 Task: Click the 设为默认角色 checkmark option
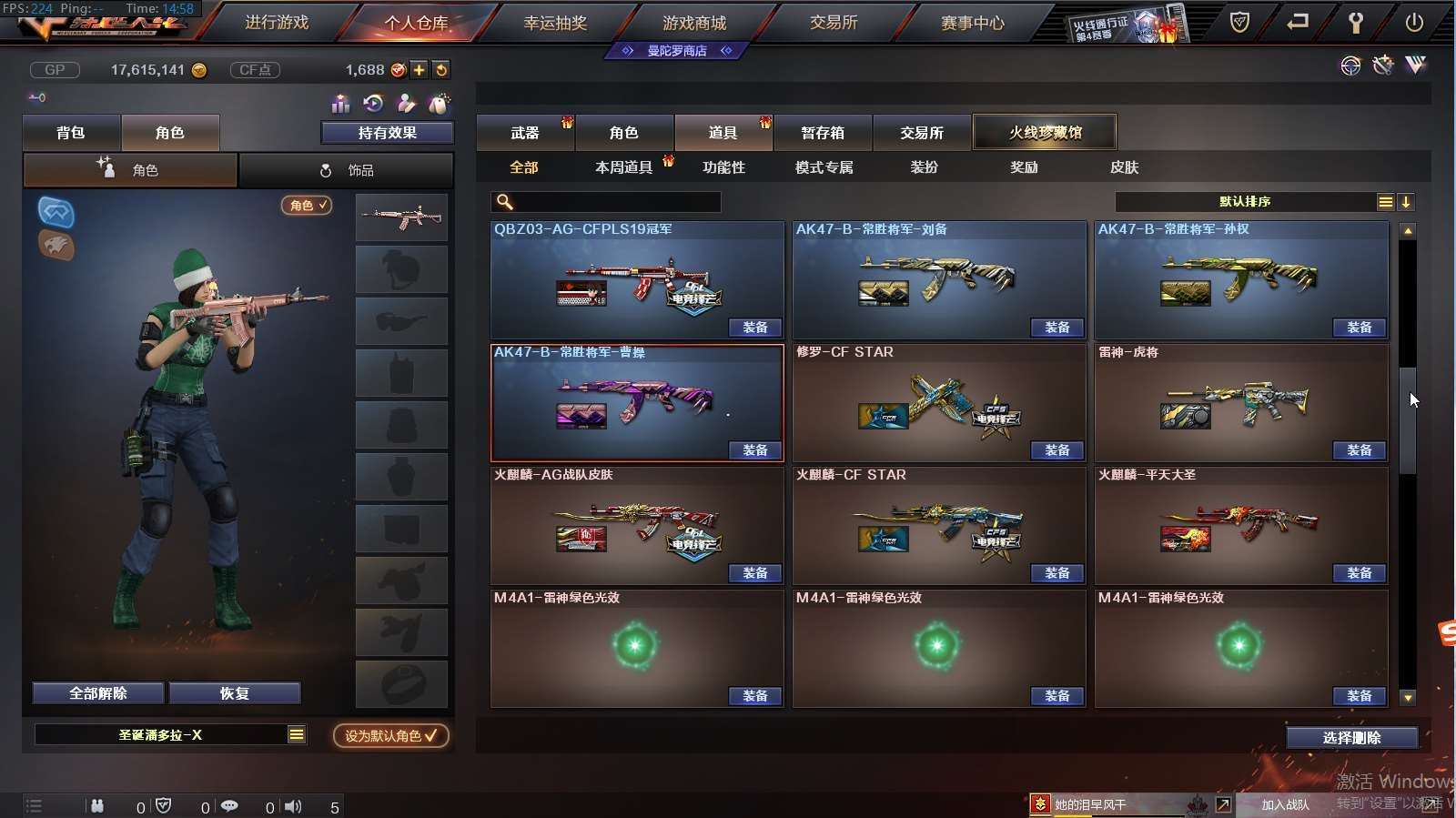click(389, 737)
